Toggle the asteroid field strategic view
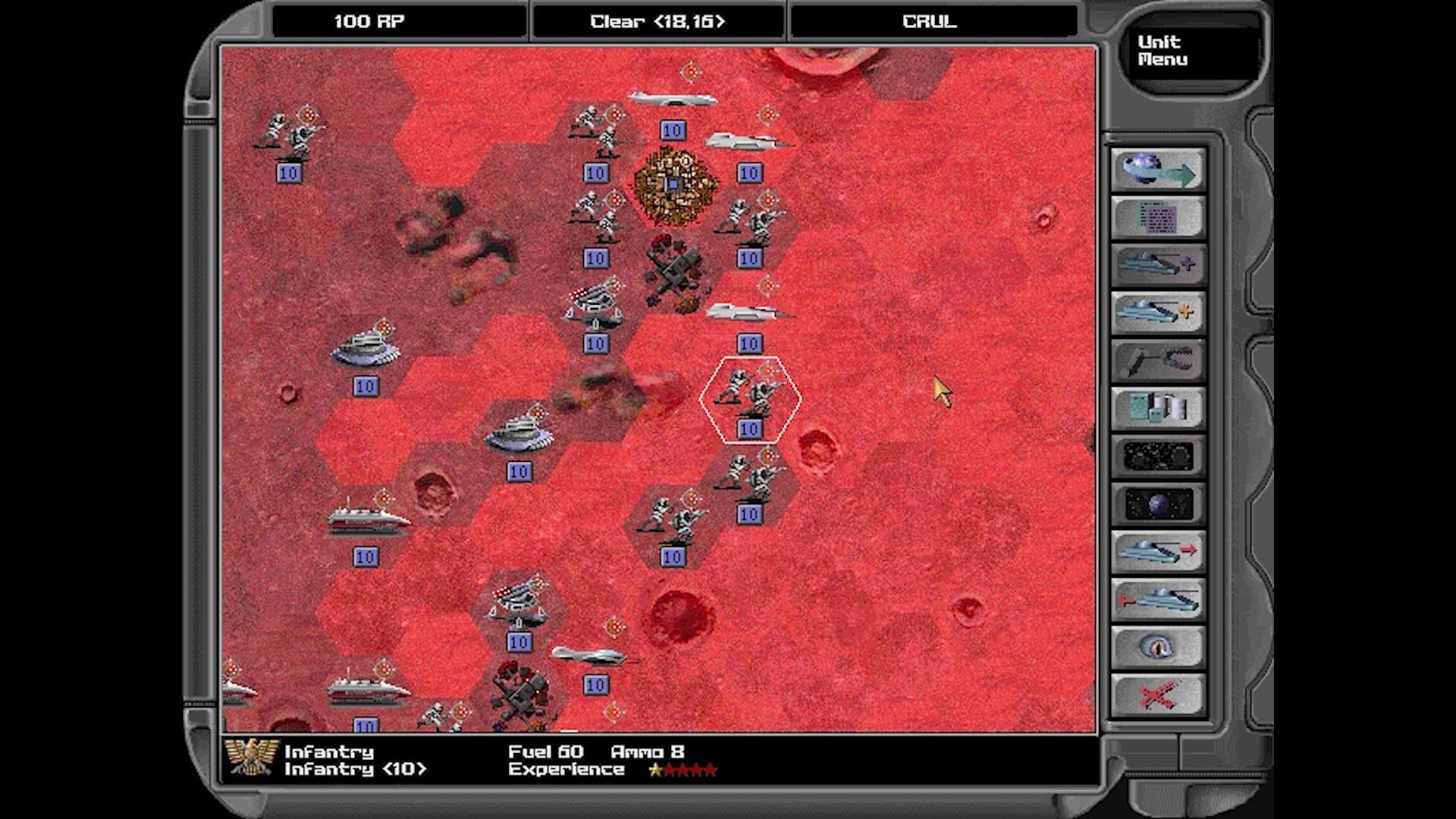 click(1156, 457)
